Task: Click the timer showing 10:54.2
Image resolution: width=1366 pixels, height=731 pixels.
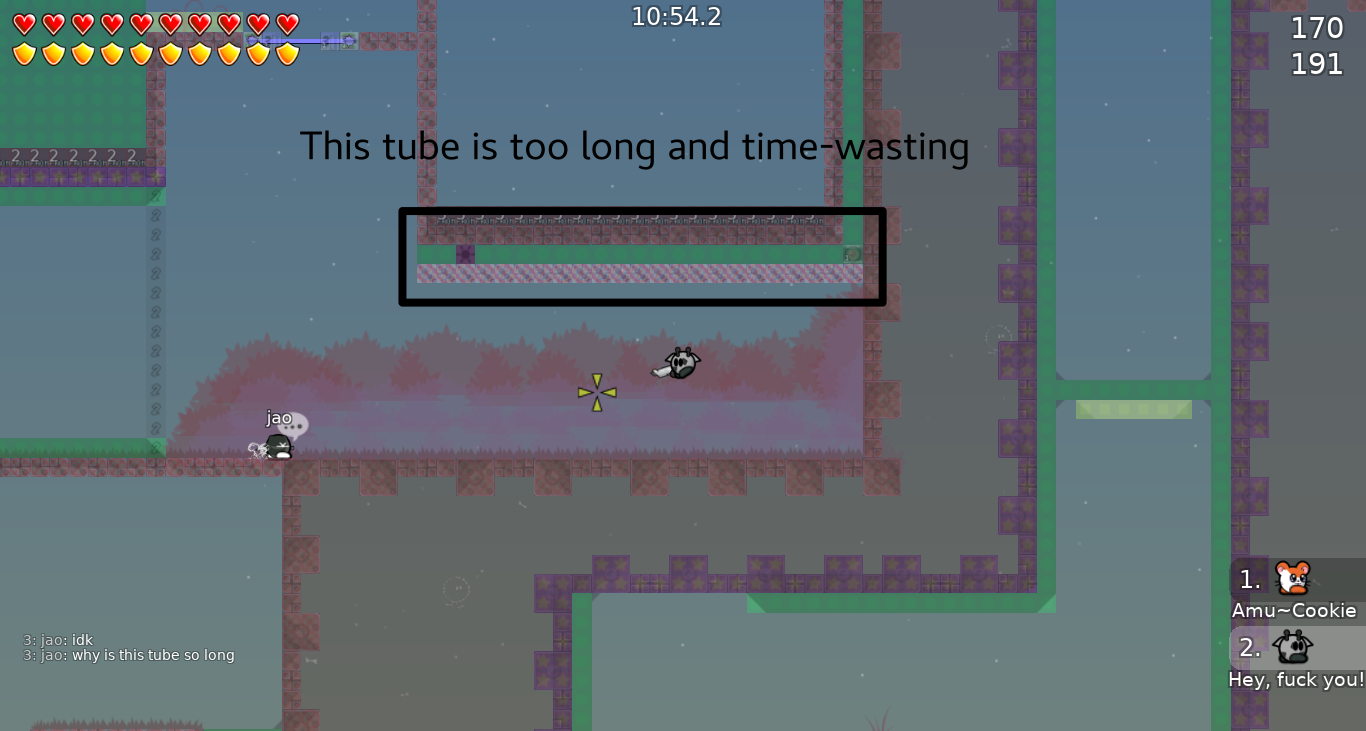Action: [x=676, y=16]
